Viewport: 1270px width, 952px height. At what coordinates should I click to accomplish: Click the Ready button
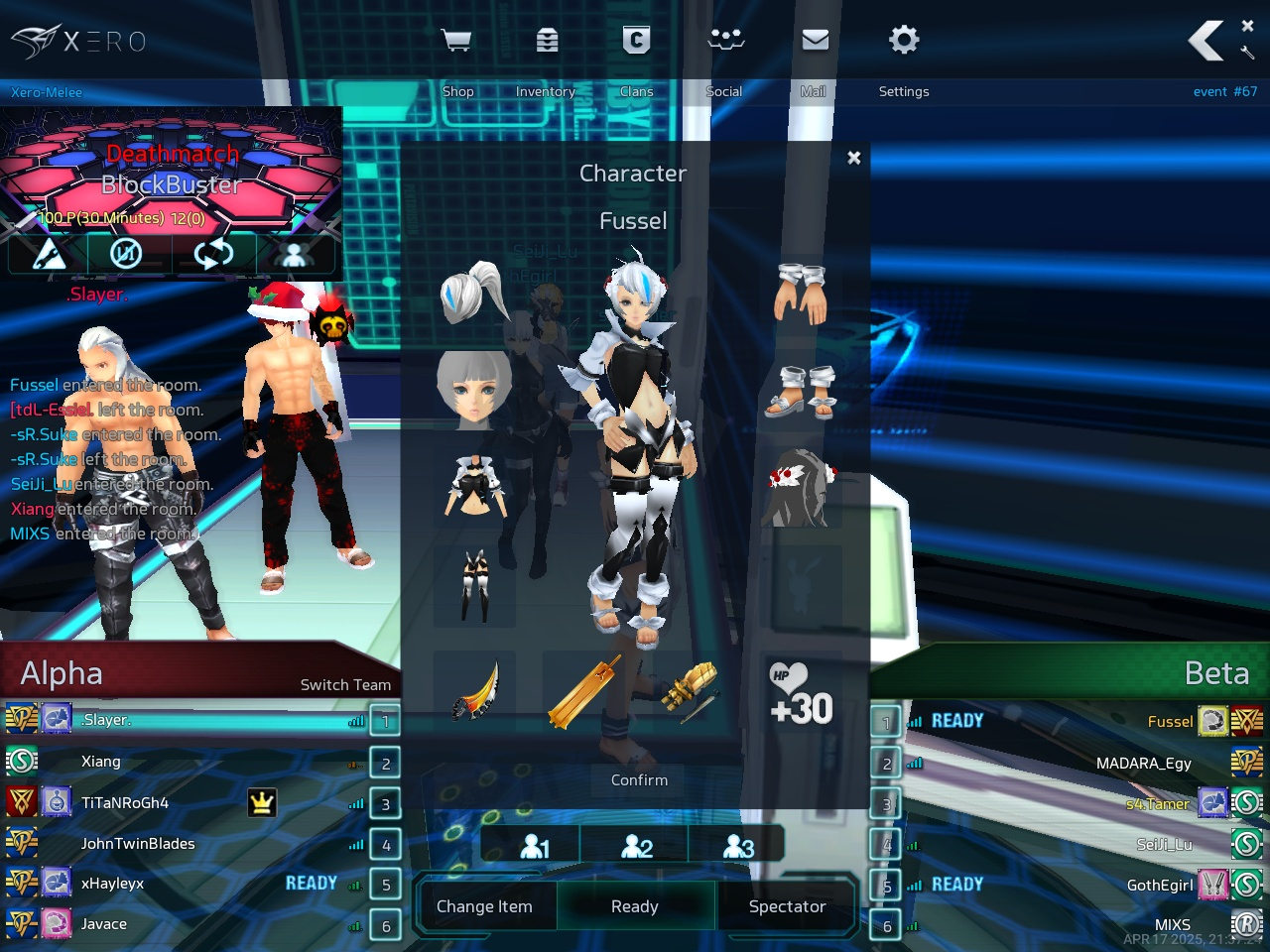pos(635,906)
